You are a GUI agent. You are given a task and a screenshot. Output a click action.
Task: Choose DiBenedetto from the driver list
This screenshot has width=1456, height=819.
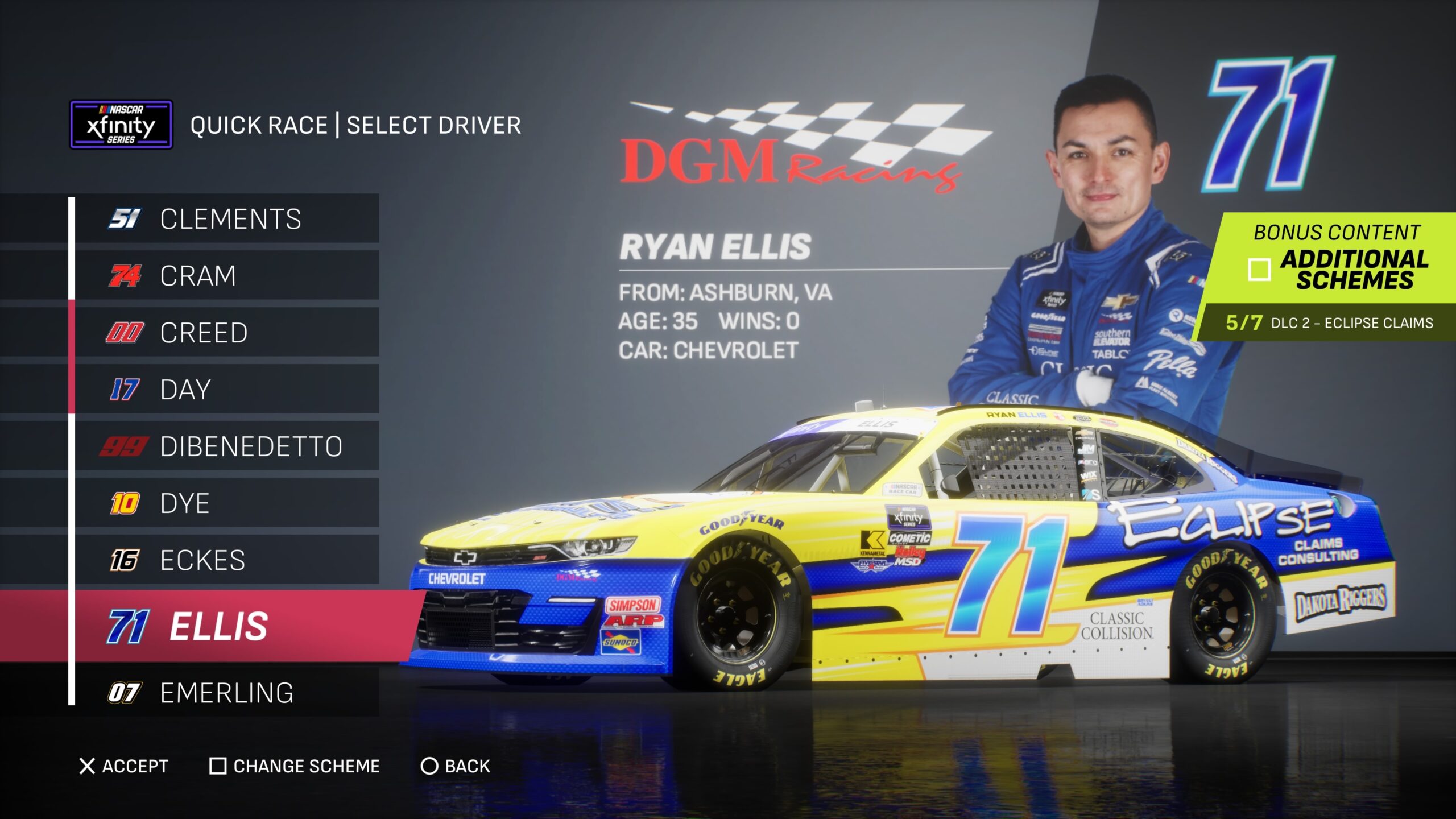[227, 446]
